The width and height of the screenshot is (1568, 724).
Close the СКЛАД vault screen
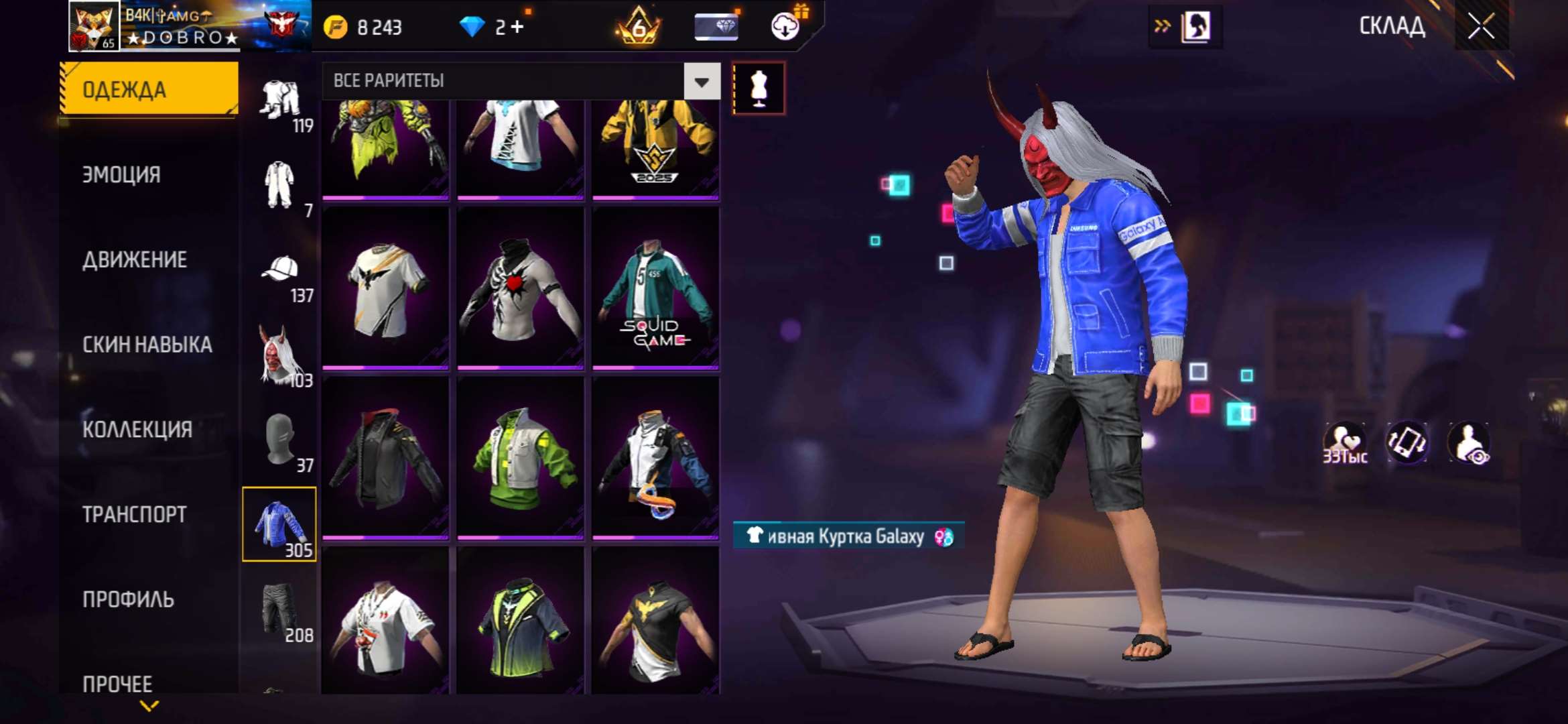[1481, 27]
